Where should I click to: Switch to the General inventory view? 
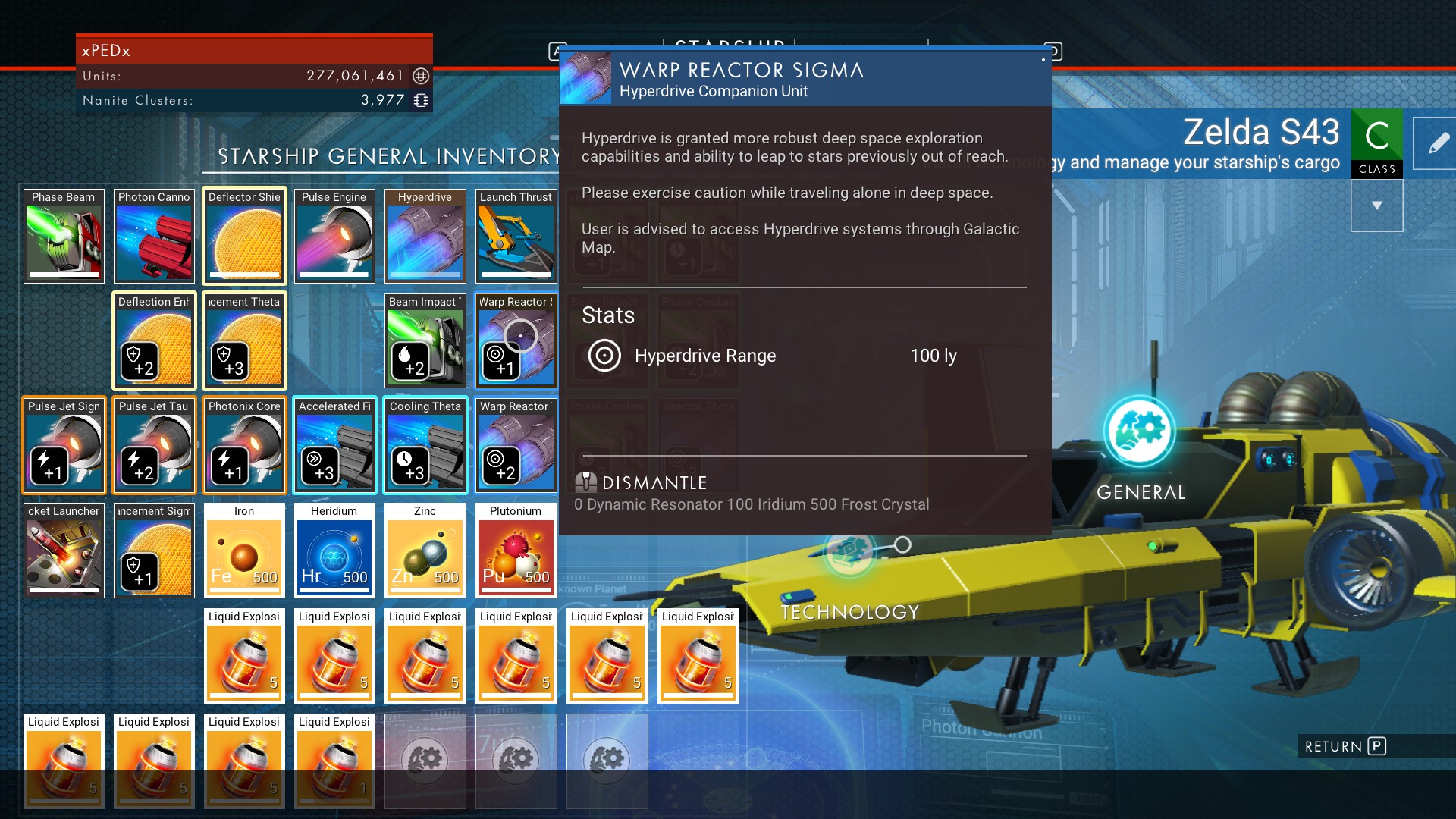click(x=1139, y=432)
